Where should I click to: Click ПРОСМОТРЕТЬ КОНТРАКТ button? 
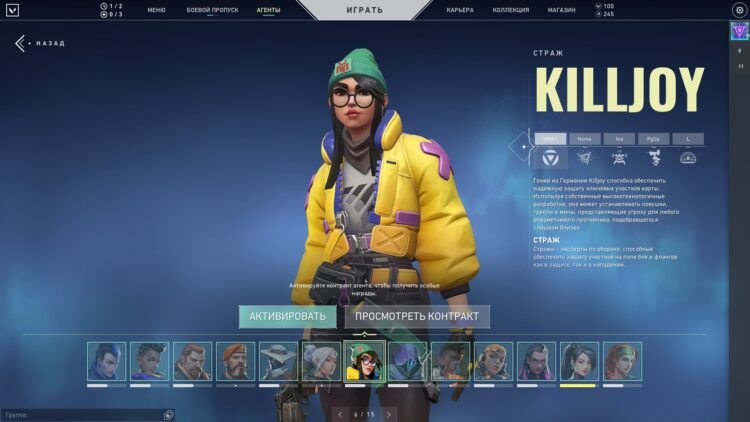[x=417, y=316]
